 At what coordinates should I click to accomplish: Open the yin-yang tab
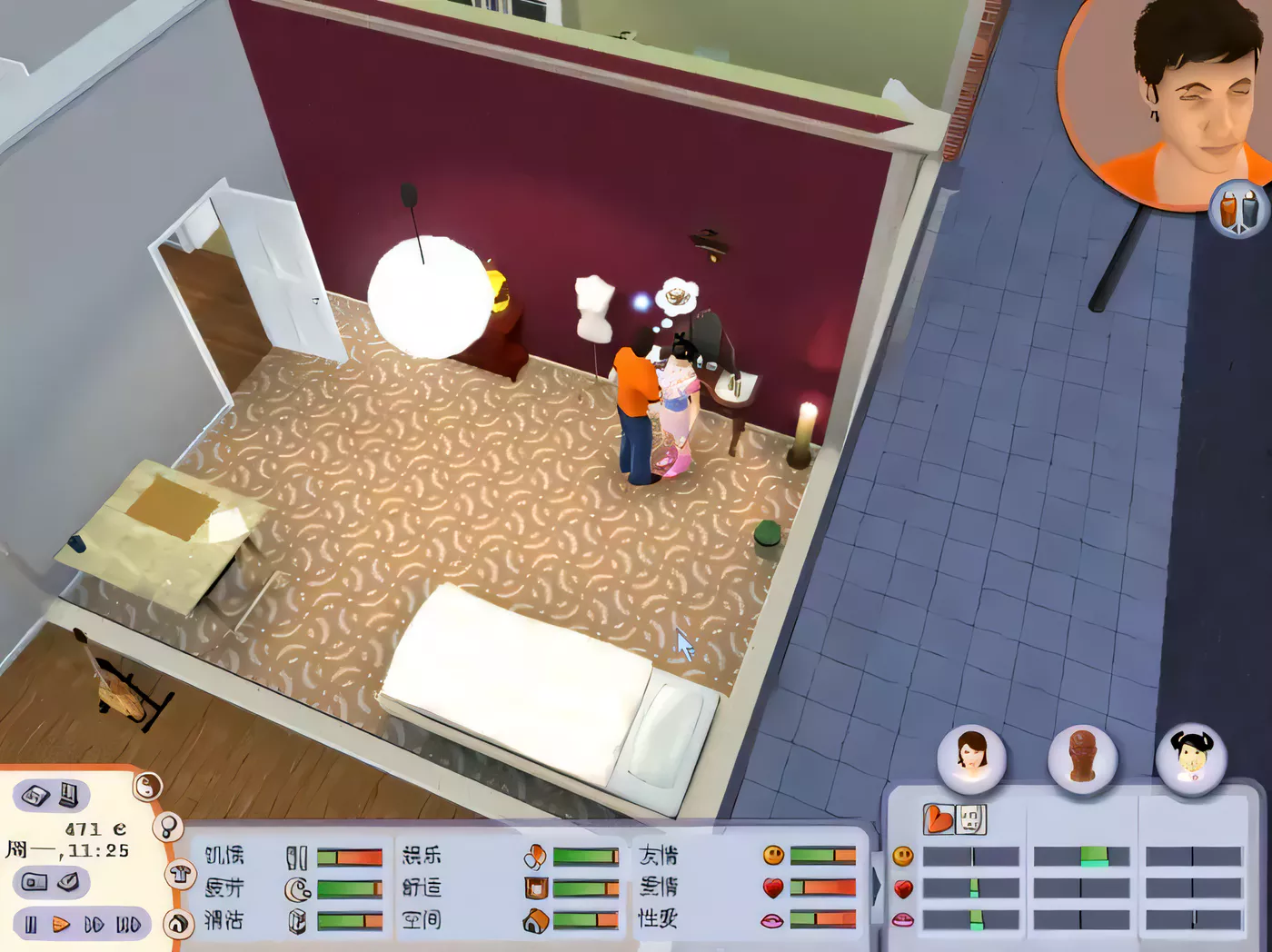pyautogui.click(x=147, y=786)
